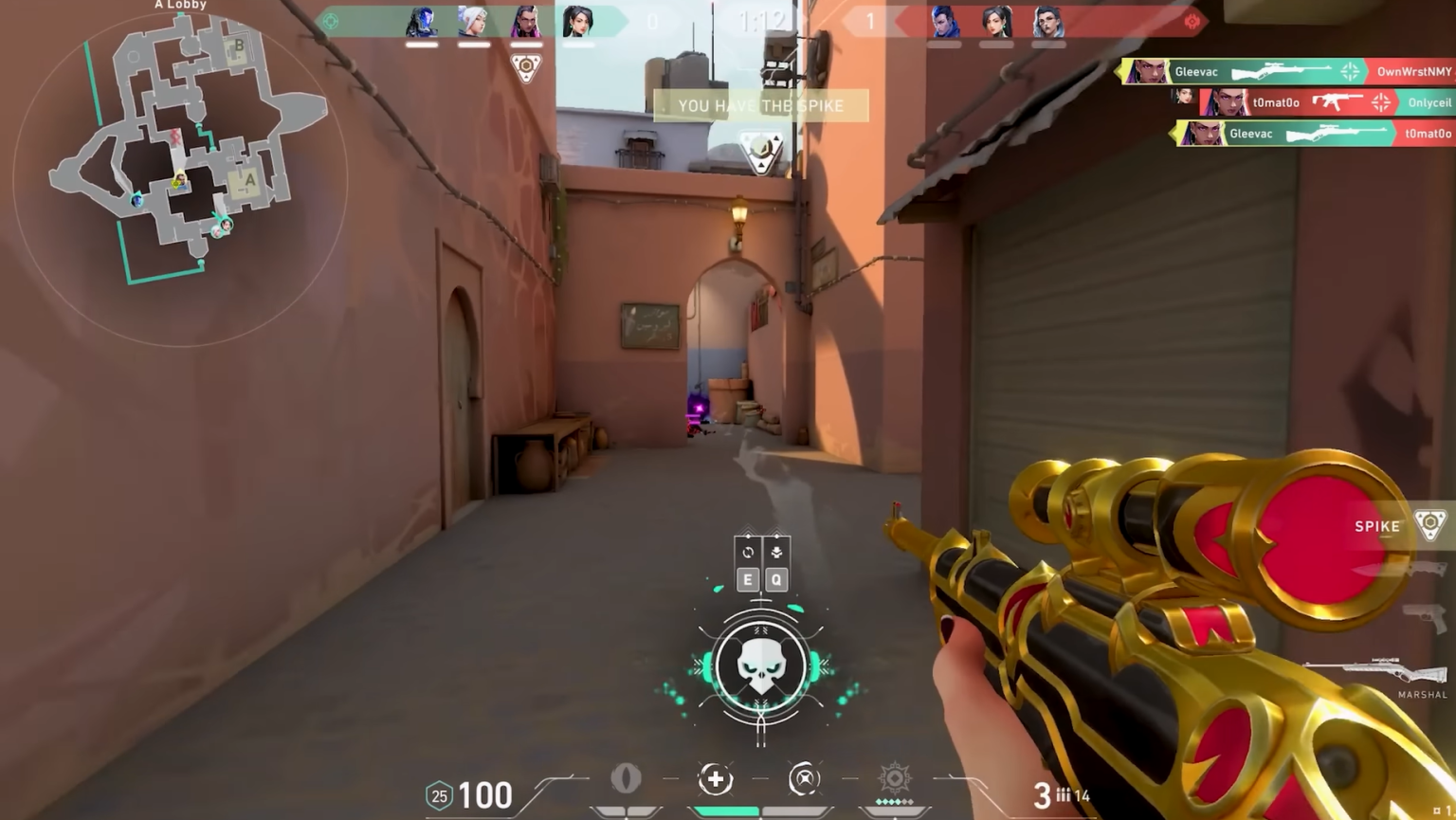Screen dimensions: 1456x820
Task: Toggle the enemy team score marker showing 1
Action: 869,22
